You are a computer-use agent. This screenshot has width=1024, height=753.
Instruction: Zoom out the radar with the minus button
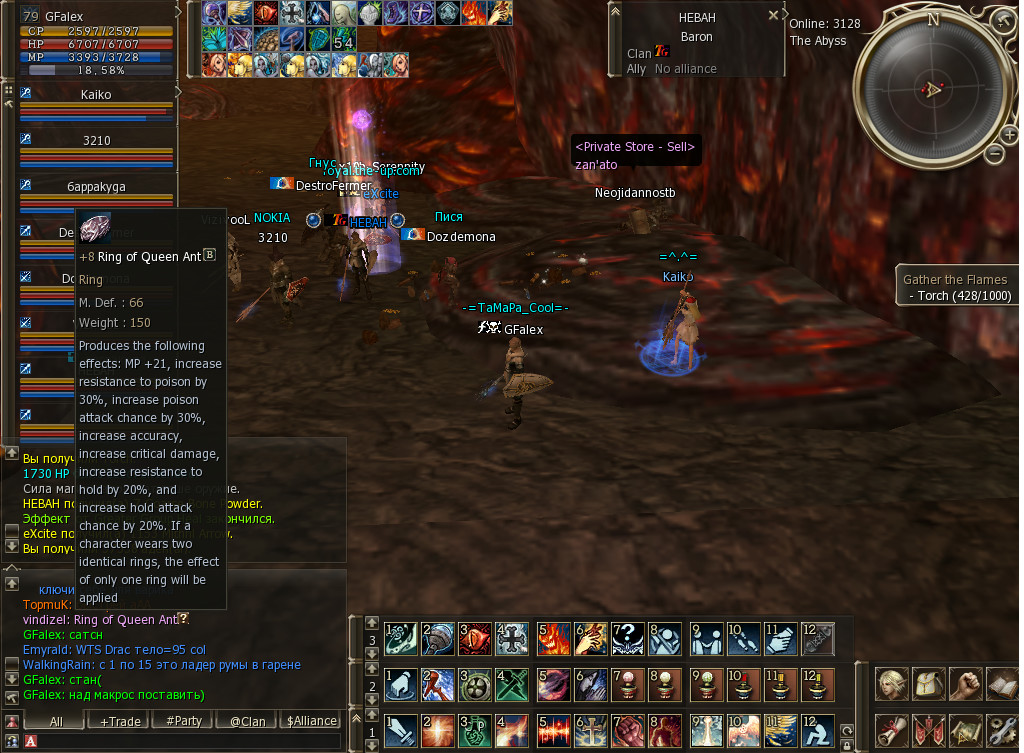994,153
